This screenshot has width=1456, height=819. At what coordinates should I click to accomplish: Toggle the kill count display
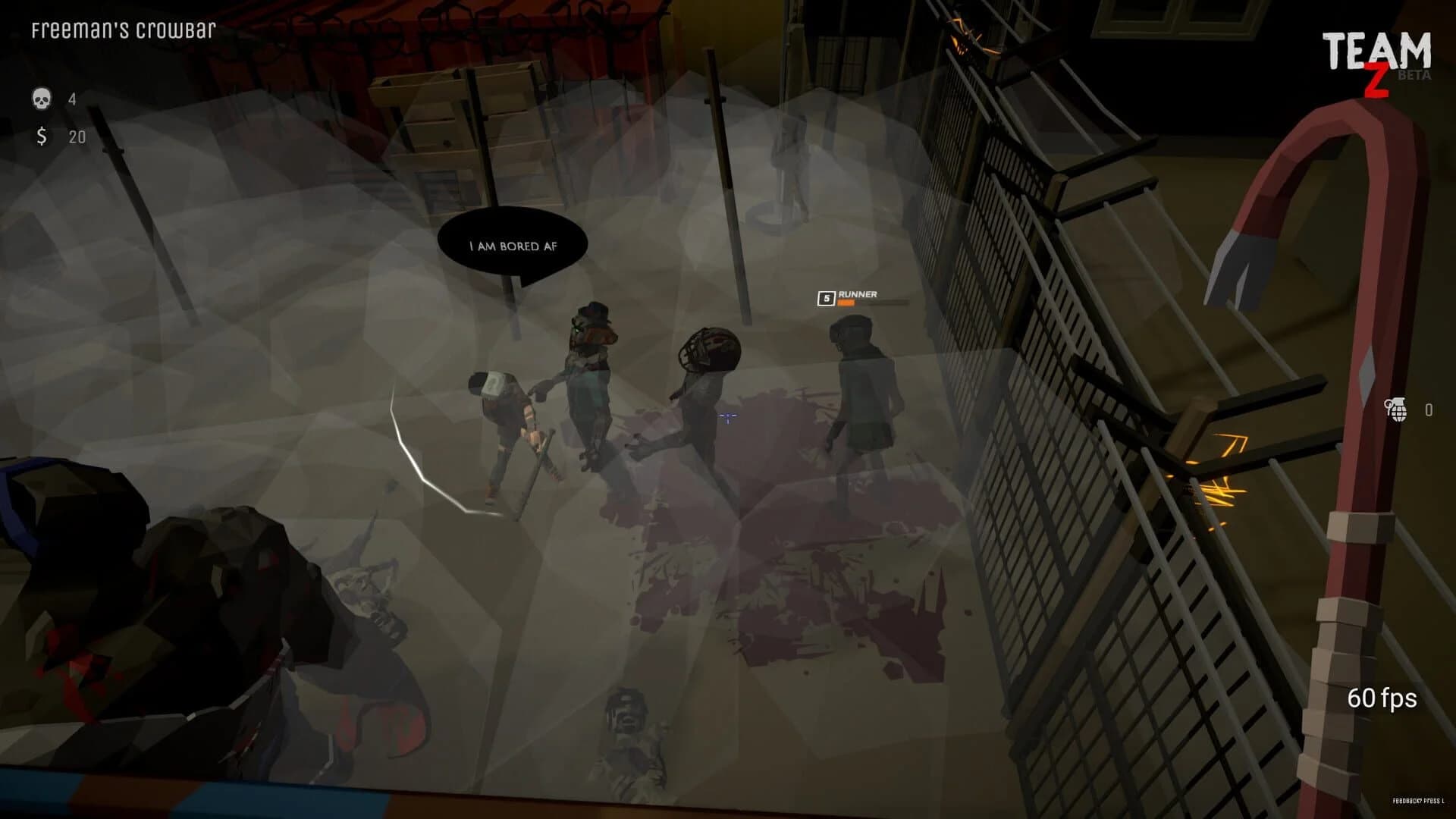(x=57, y=99)
